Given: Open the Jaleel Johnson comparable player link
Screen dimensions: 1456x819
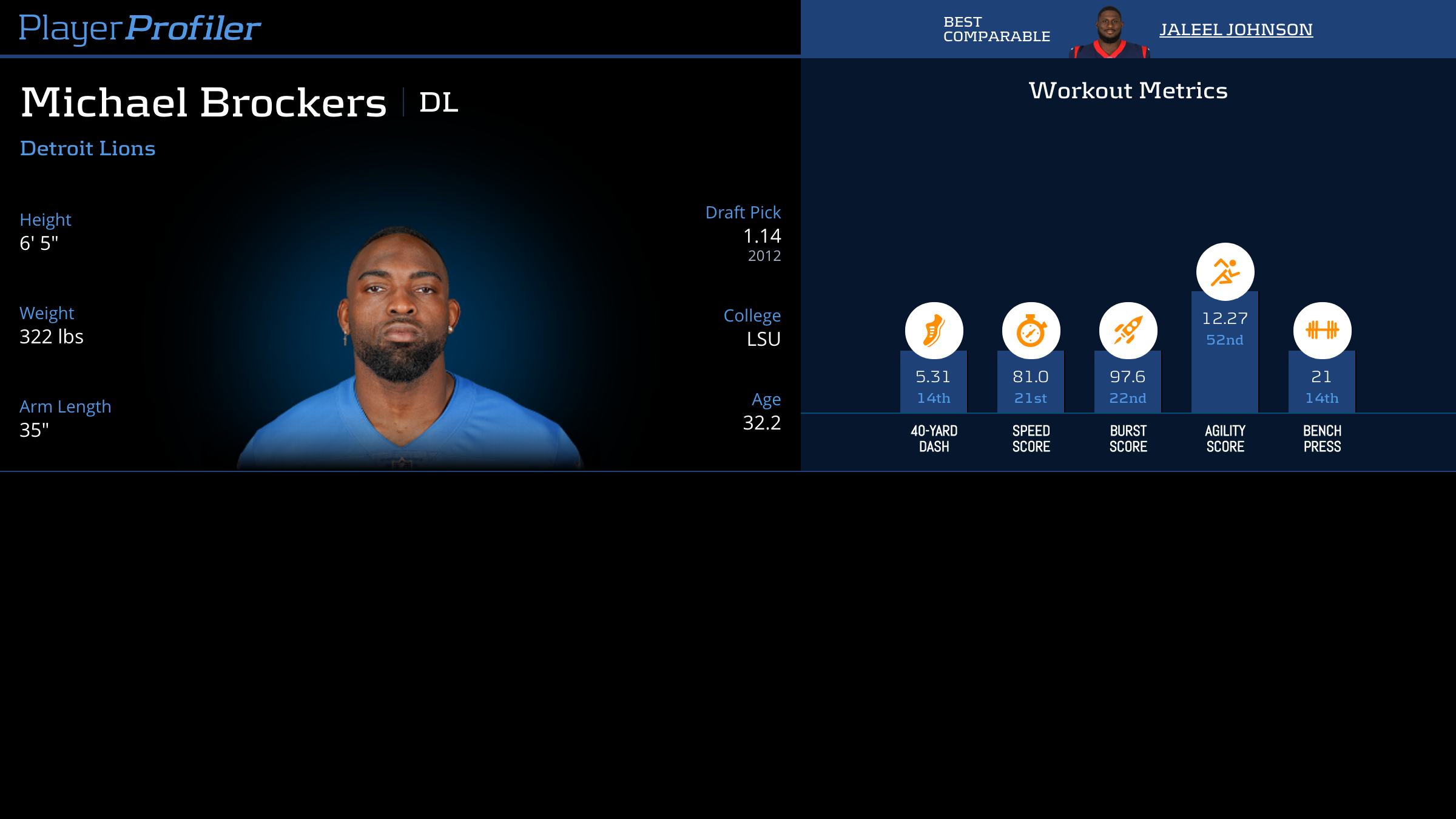Looking at the screenshot, I should click(1236, 30).
